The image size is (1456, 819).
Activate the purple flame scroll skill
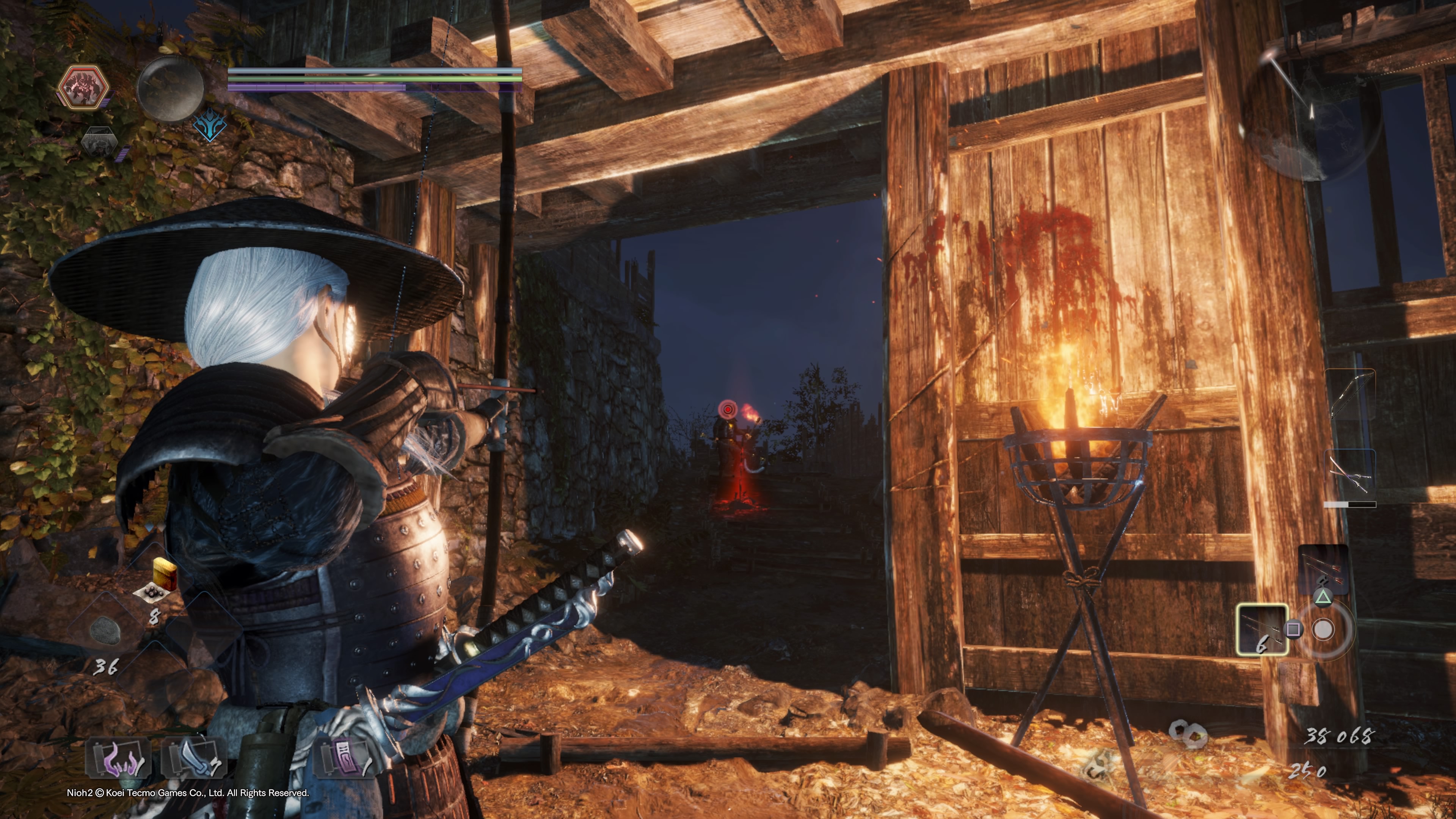(119, 758)
